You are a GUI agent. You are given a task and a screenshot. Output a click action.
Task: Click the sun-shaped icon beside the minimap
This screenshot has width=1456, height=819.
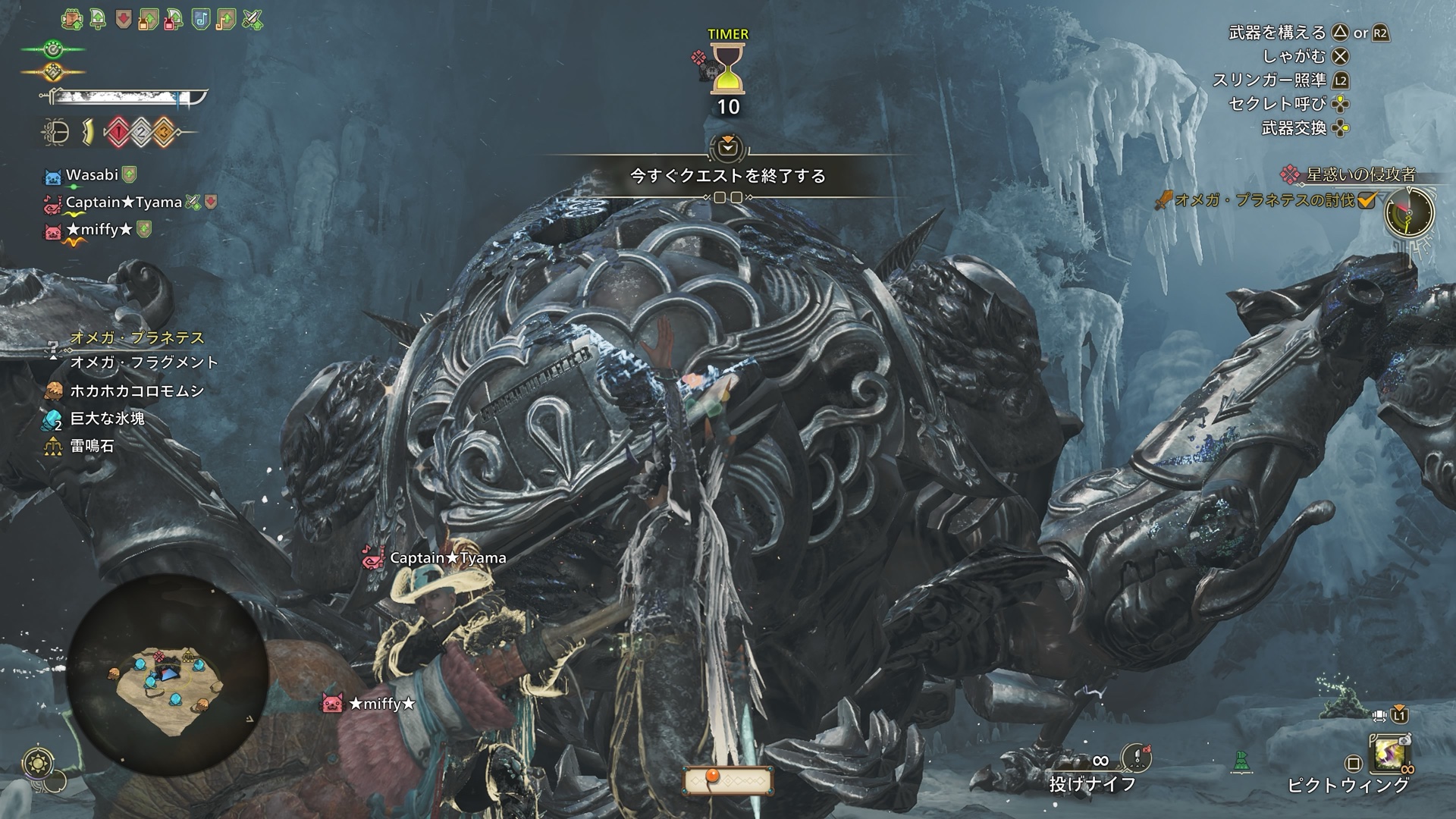click(x=37, y=763)
